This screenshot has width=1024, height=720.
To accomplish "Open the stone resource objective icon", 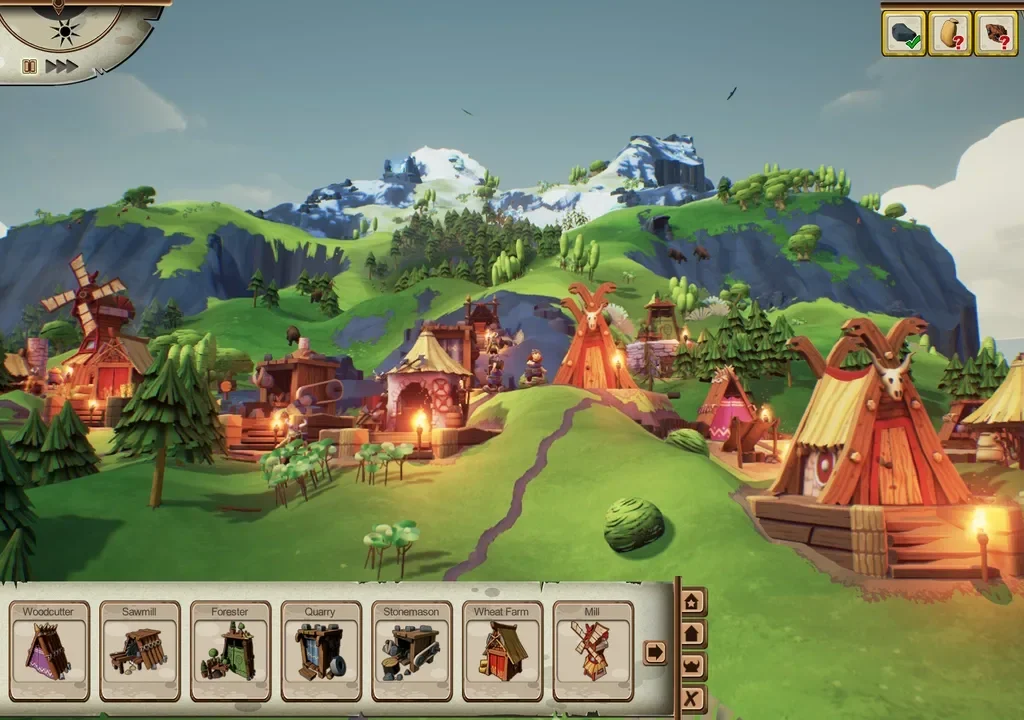I will (905, 35).
